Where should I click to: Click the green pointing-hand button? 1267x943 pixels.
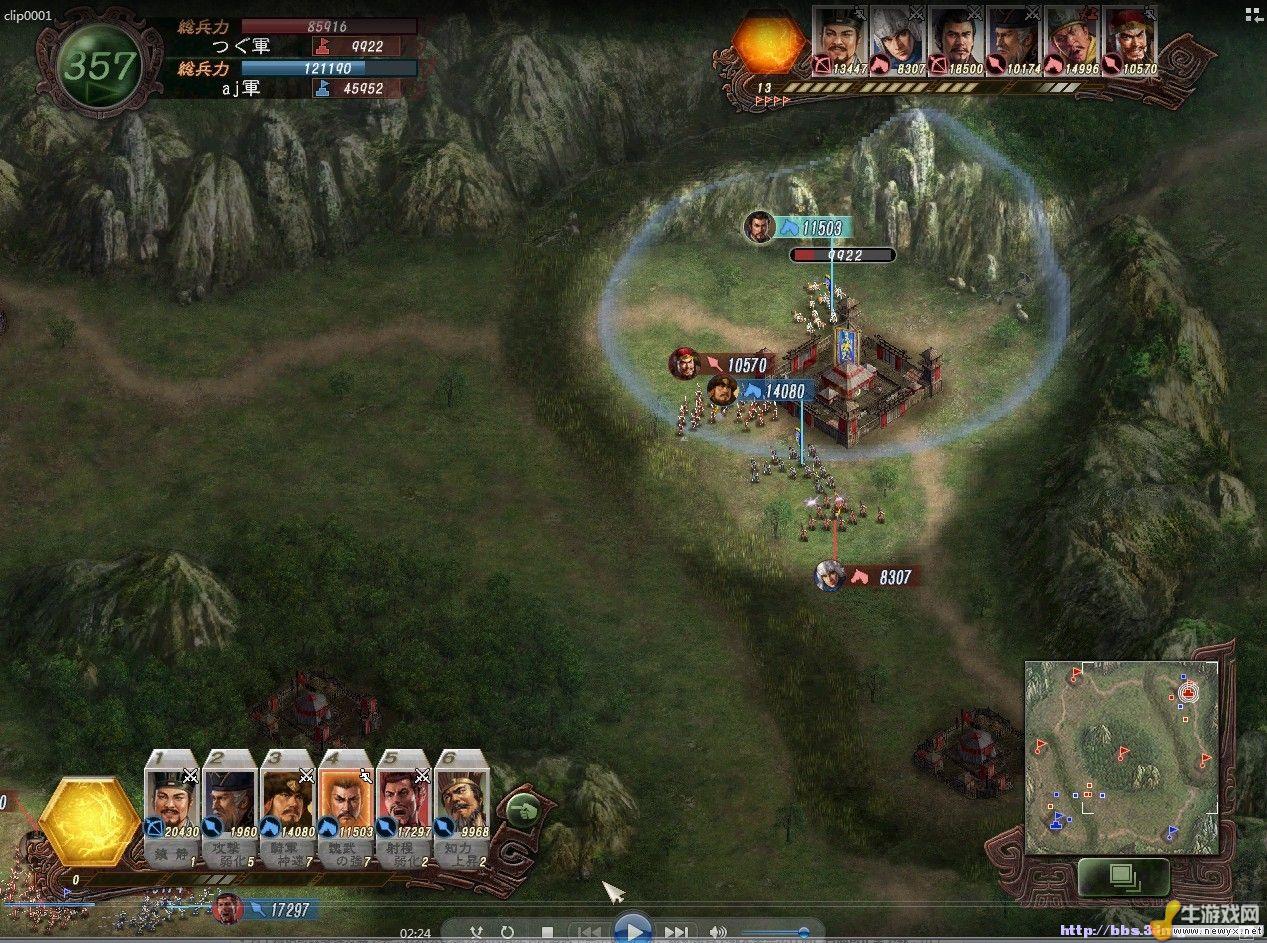click(x=523, y=809)
